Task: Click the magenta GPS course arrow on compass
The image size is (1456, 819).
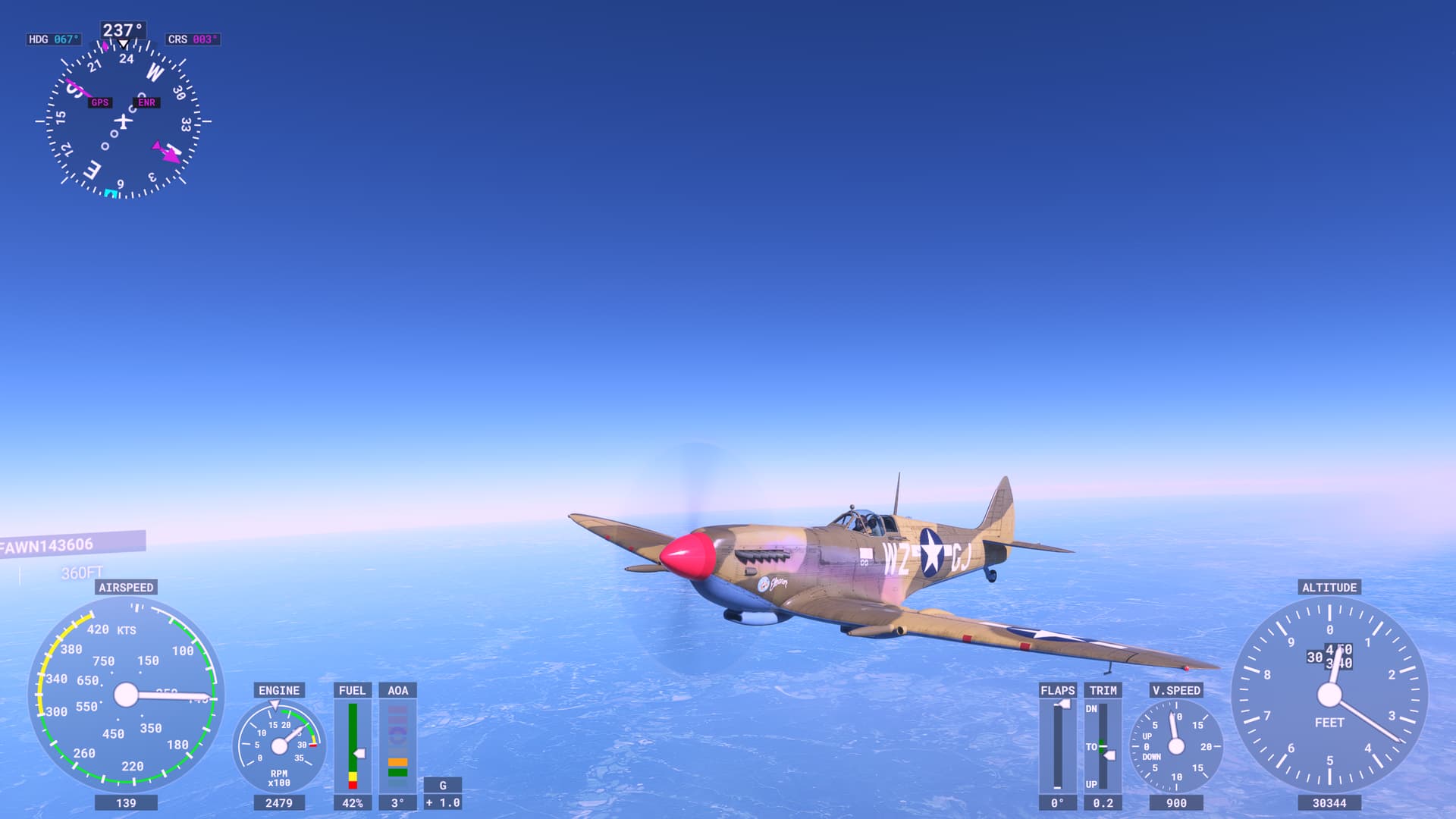Action: pyautogui.click(x=167, y=152)
